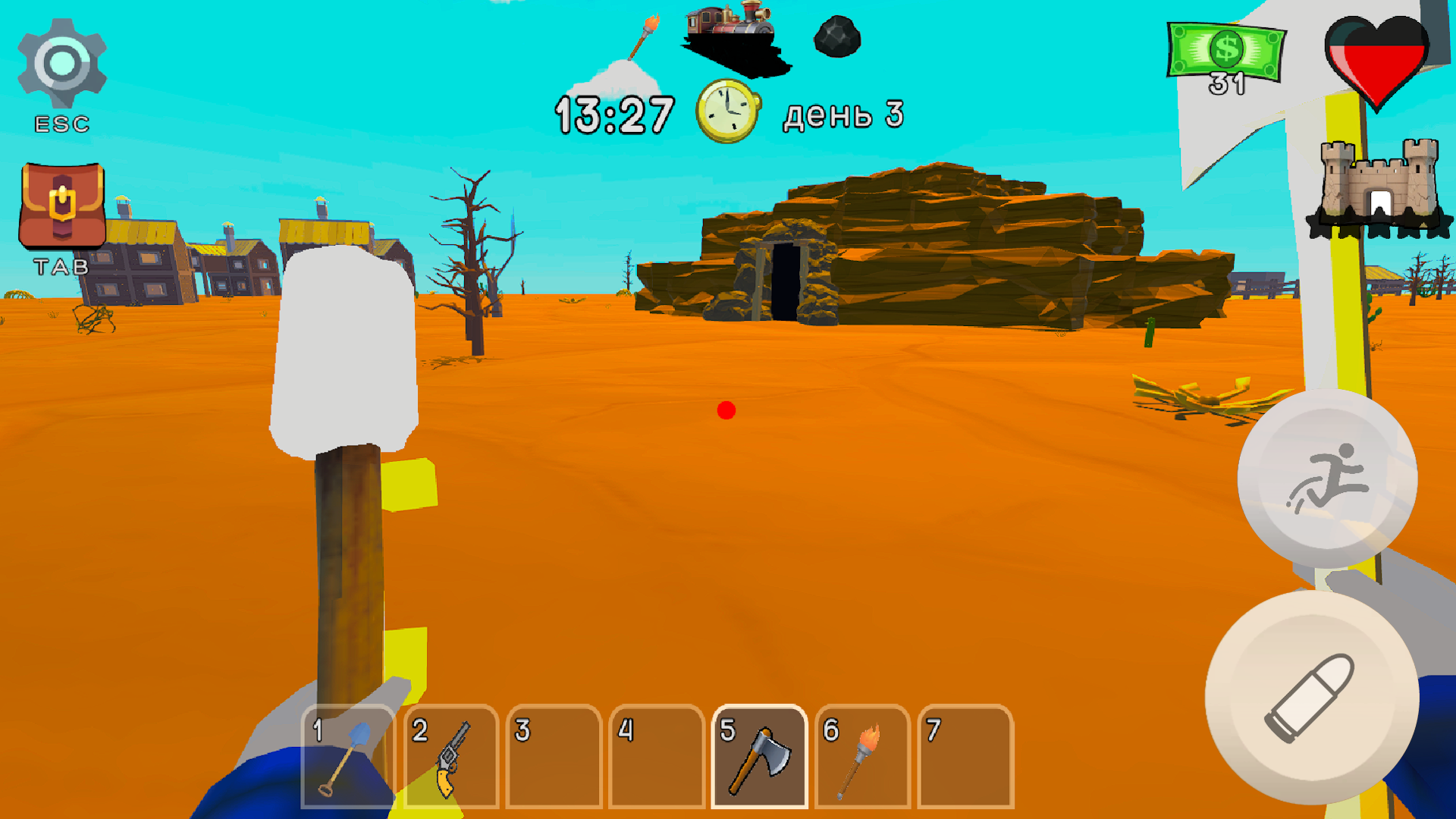This screenshot has height=819, width=1456.
Task: Open the settings via the ESC gear icon
Action: tap(61, 61)
